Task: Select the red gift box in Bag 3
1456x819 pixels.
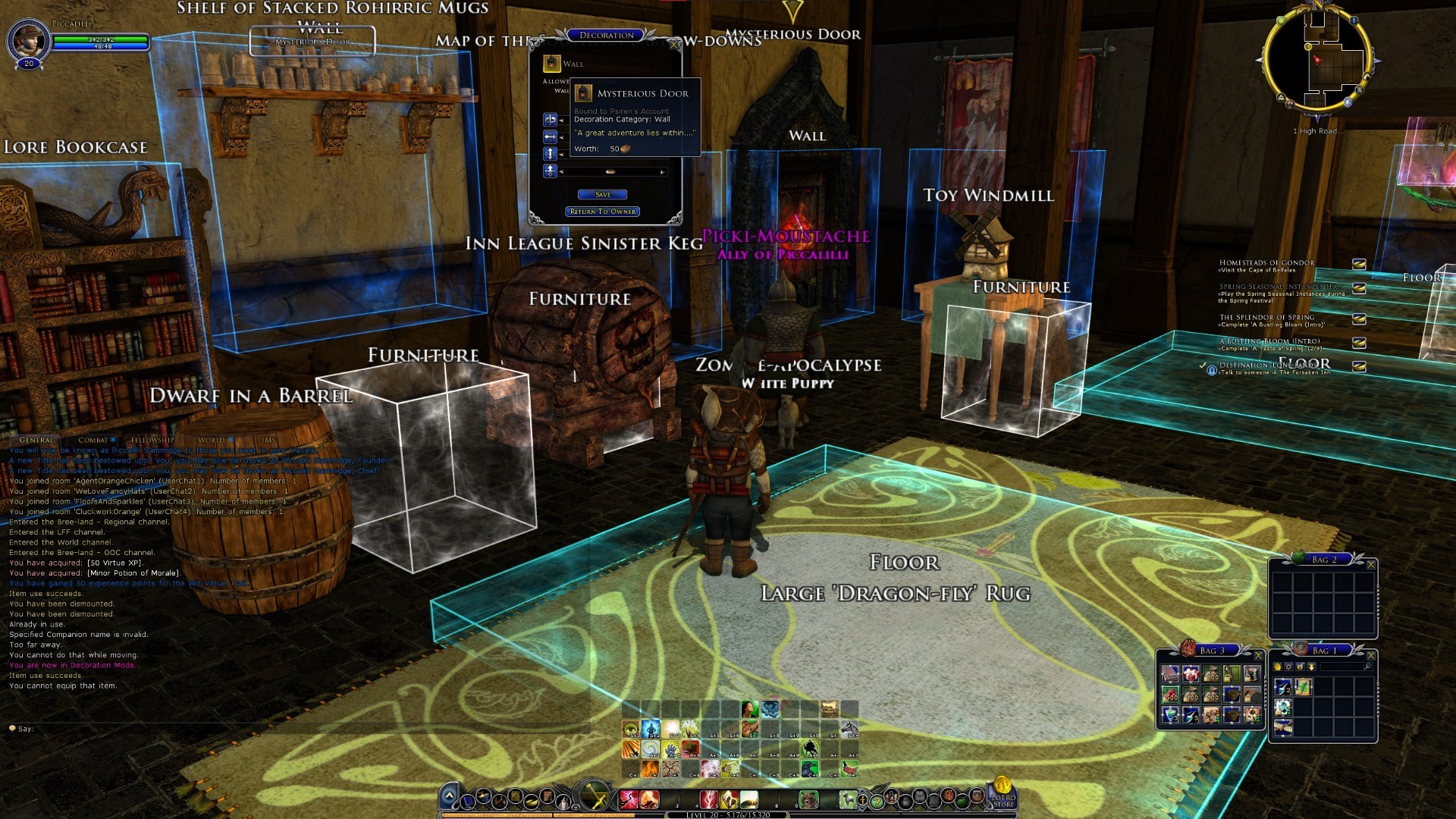Action: tap(1191, 673)
